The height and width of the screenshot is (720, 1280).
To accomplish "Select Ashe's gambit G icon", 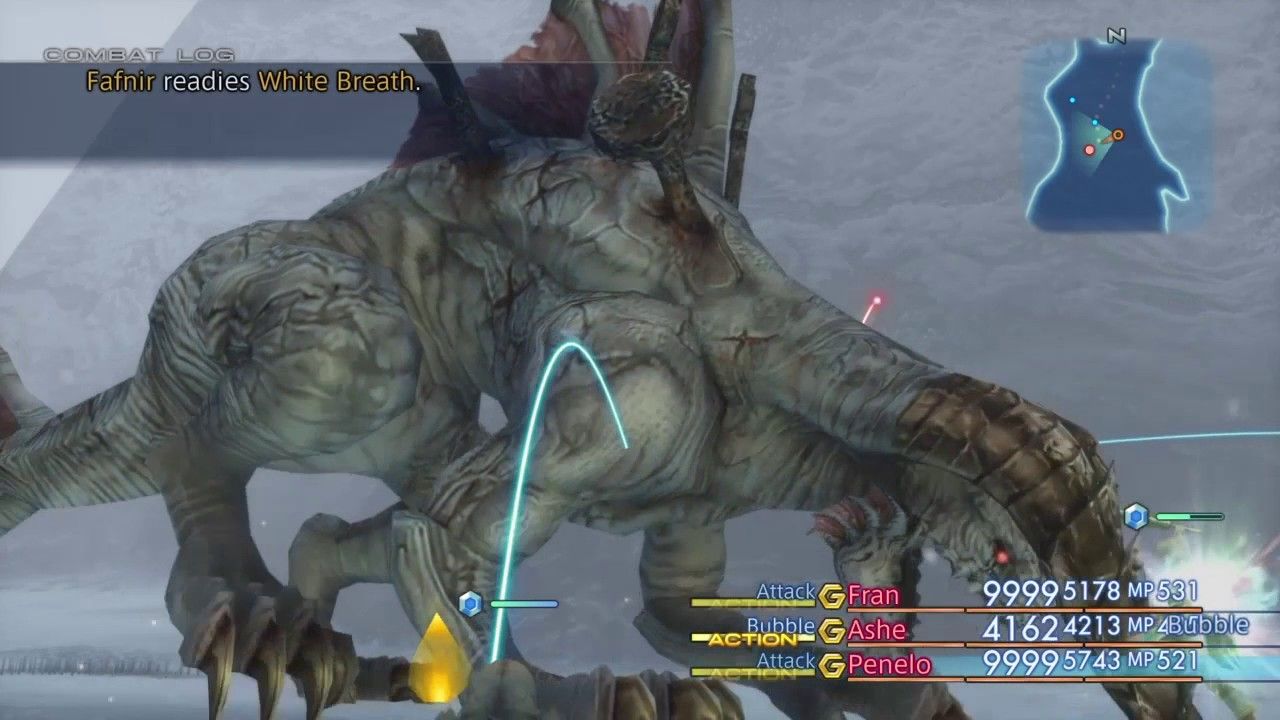I will (831, 630).
